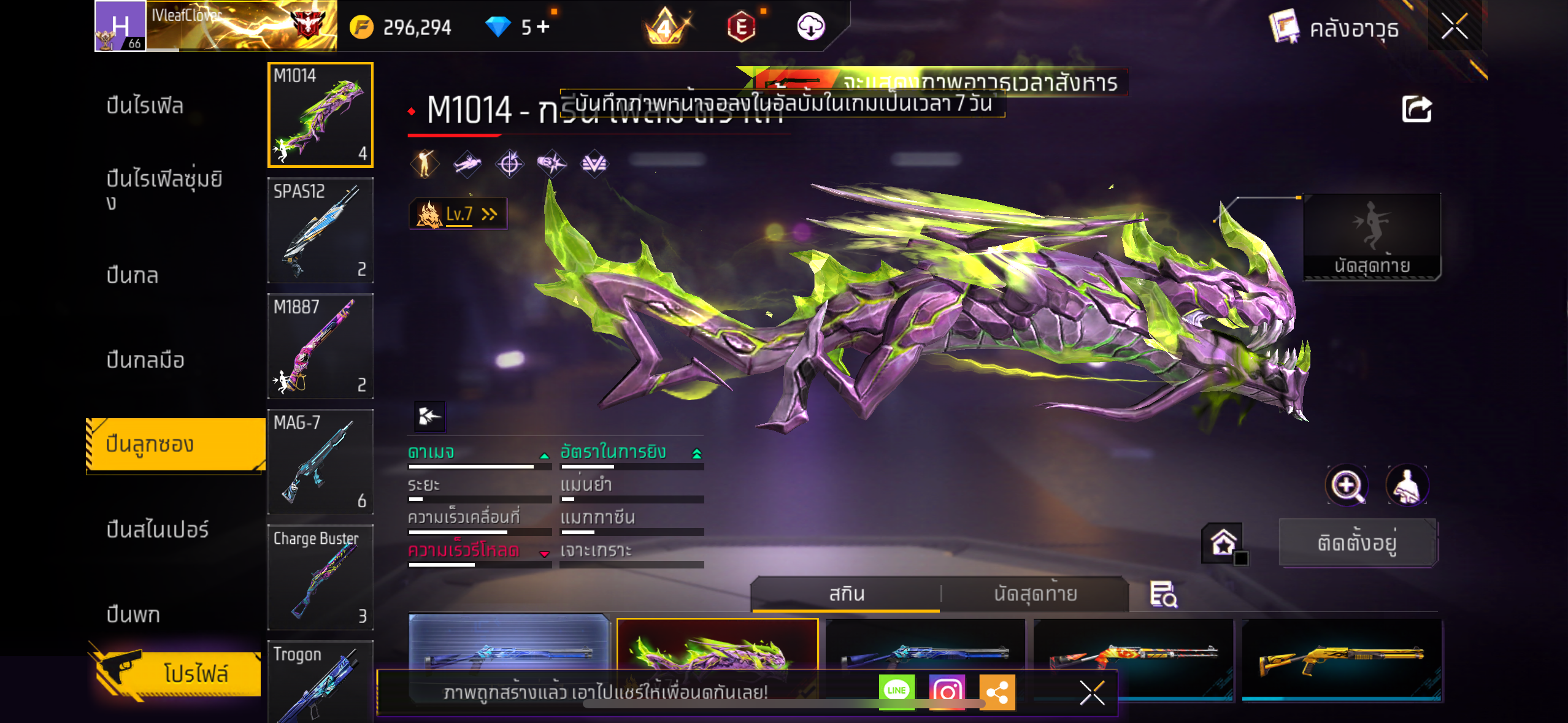Open the magnifying glass zoom preview
This screenshot has width=1568, height=723.
1347,486
